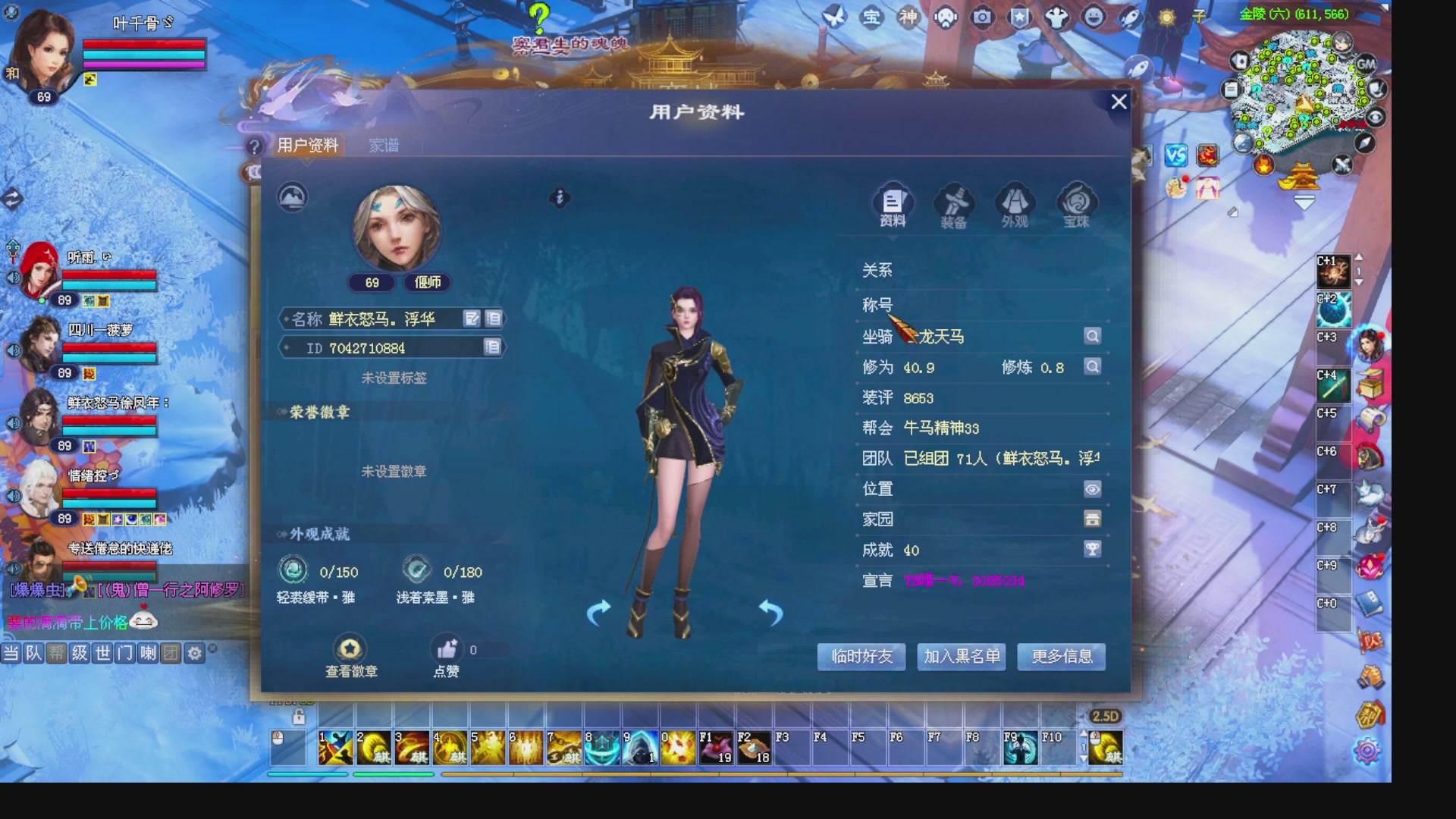Open the 装备 (equipment) panel icon
The height and width of the screenshot is (819, 1456).
pos(954,201)
